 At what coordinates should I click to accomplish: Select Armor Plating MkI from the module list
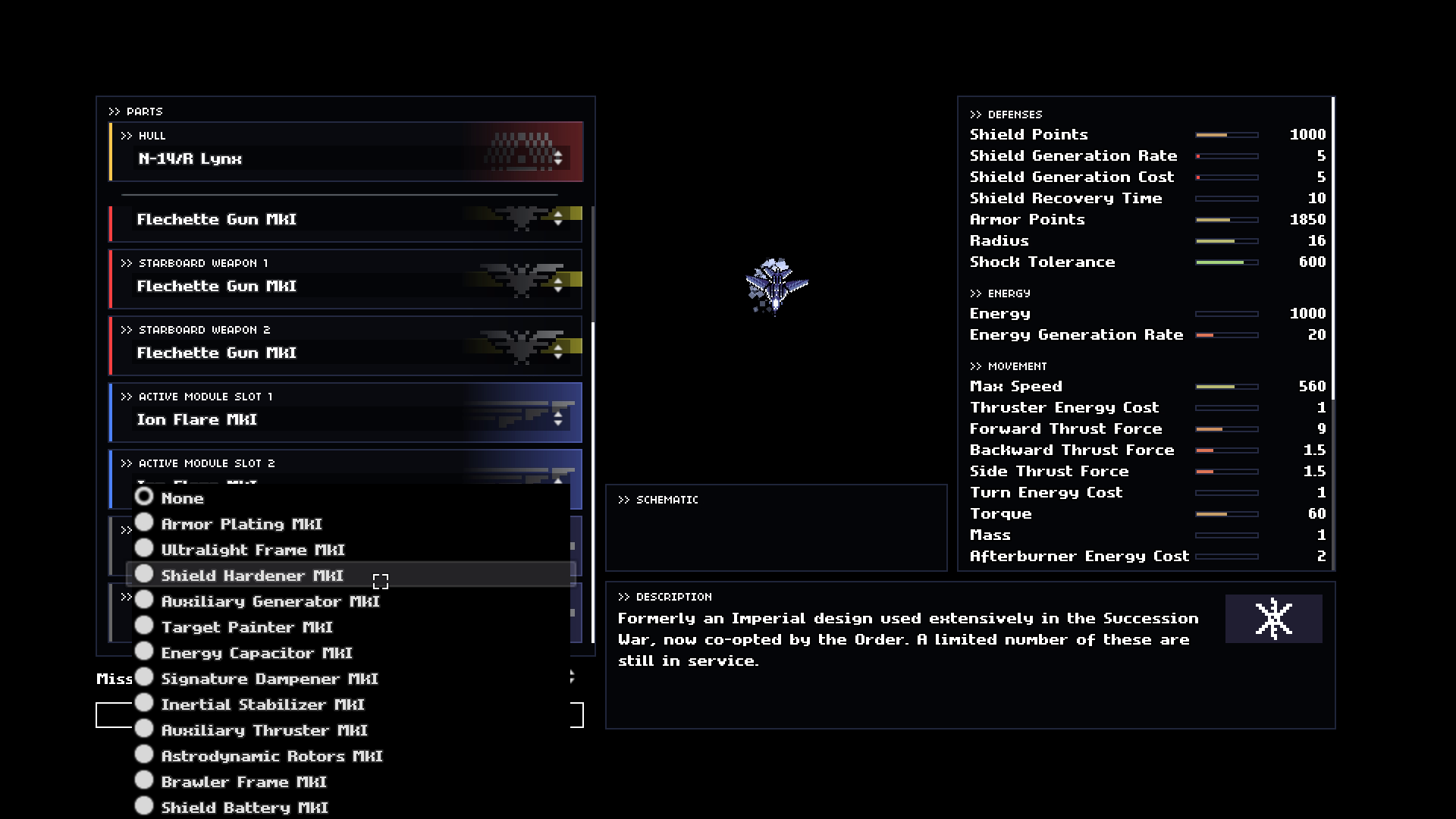[242, 524]
